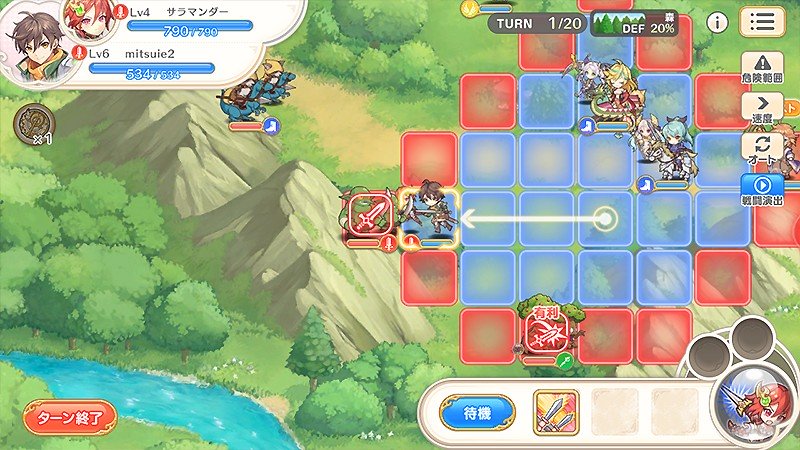Target the 有利 advantage enemy tile

(546, 336)
